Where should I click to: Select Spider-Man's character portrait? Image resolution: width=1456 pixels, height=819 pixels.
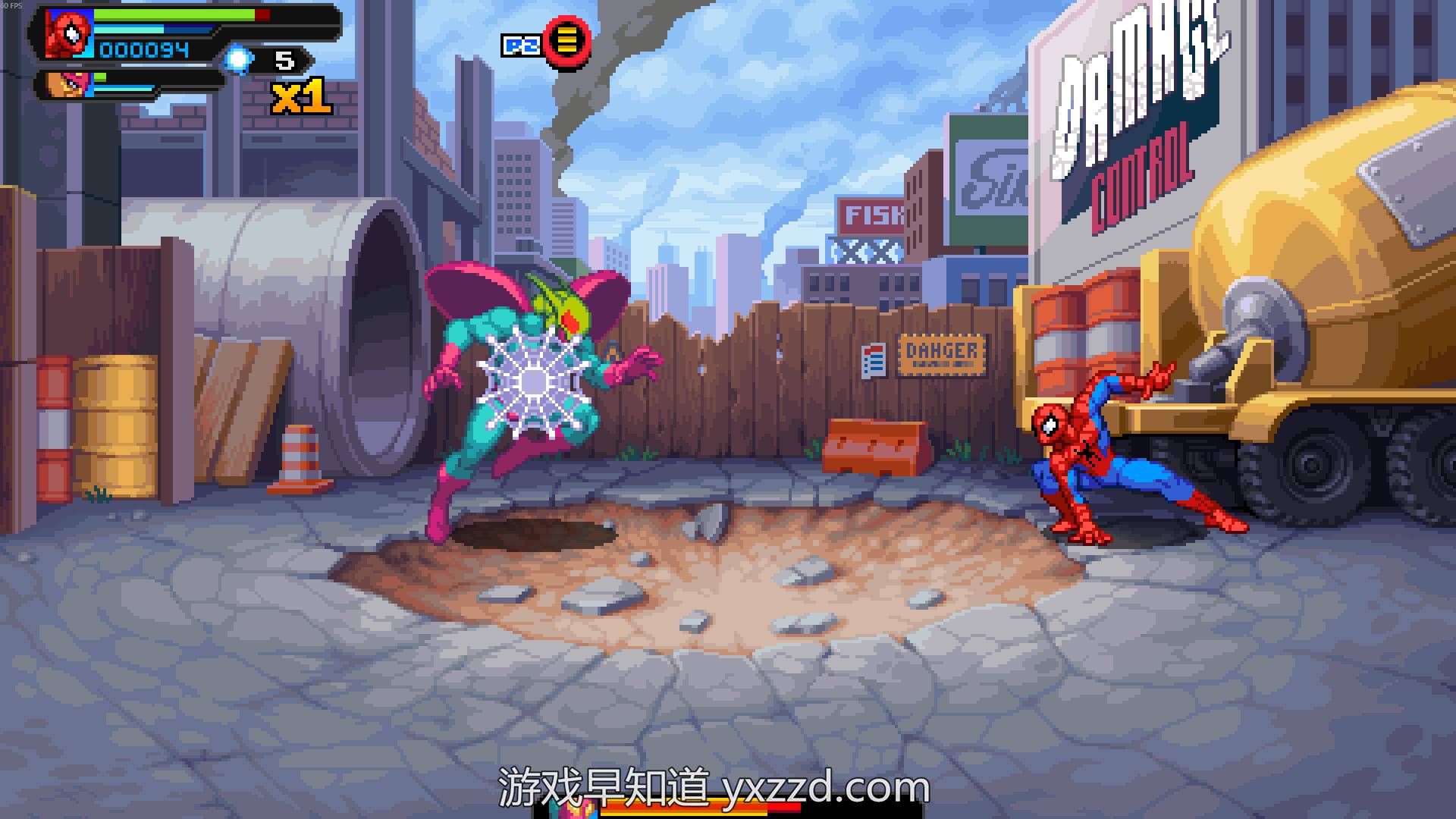coord(69,34)
